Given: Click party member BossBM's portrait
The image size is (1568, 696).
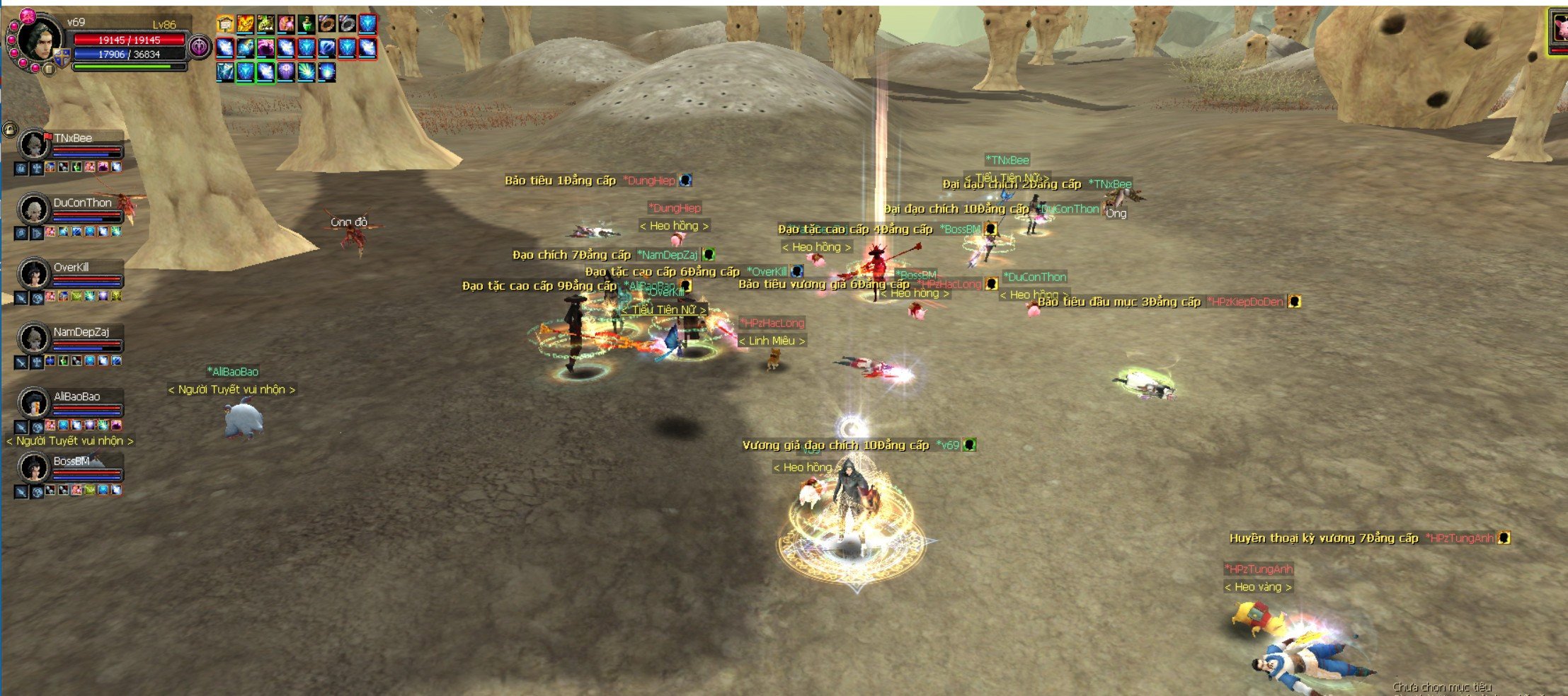Looking at the screenshot, I should tap(33, 467).
